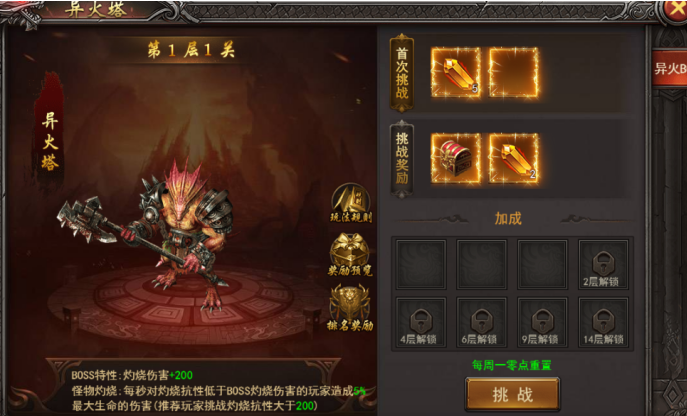Screen dimensions: 687x416
Task: Start the fight with the 挑战 button
Action: point(512,394)
